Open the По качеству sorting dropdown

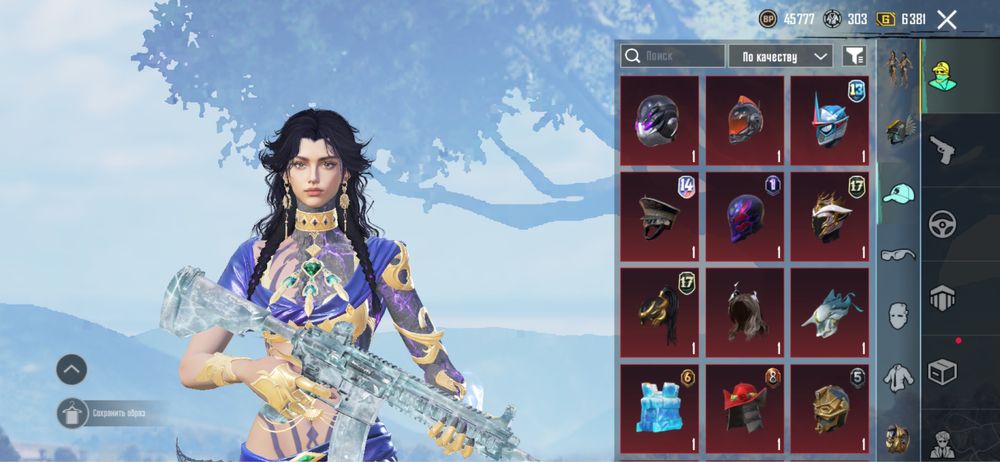pyautogui.click(x=781, y=56)
